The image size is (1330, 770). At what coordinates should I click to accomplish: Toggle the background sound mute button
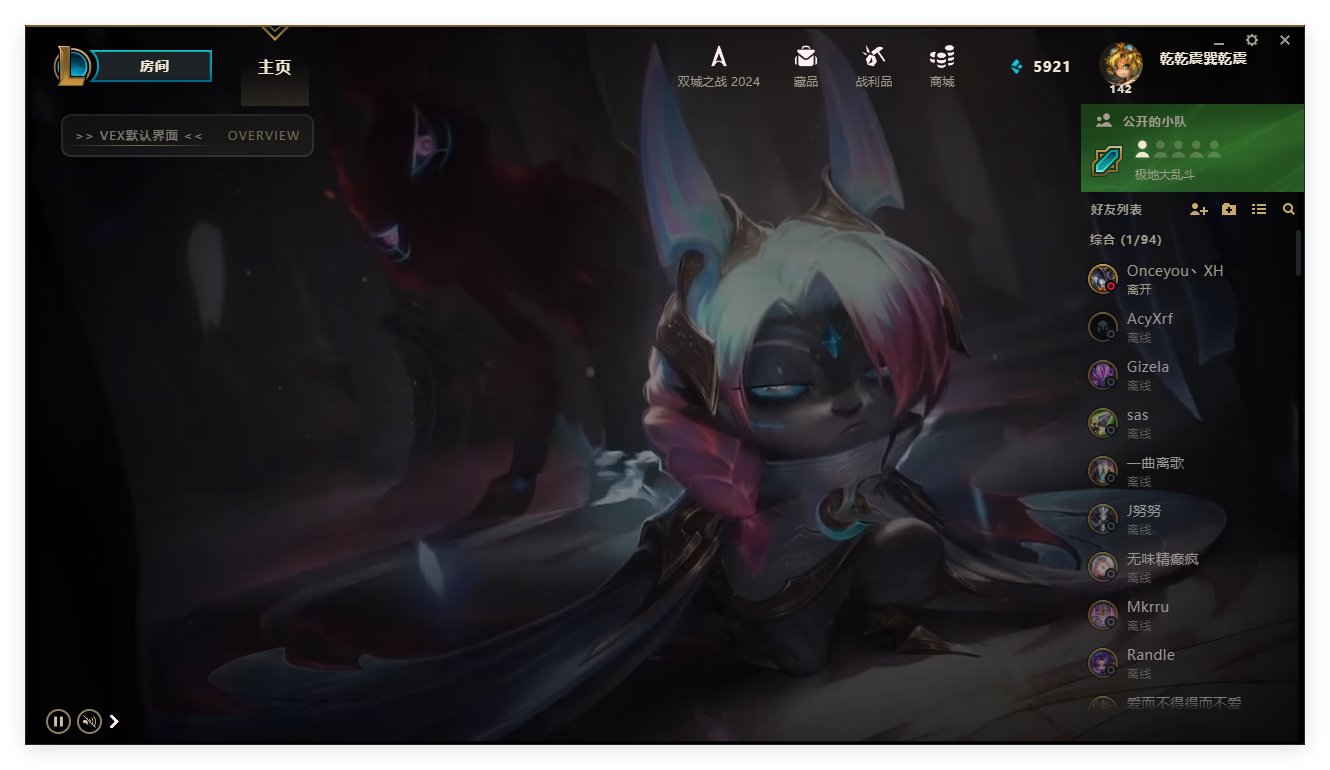click(89, 721)
